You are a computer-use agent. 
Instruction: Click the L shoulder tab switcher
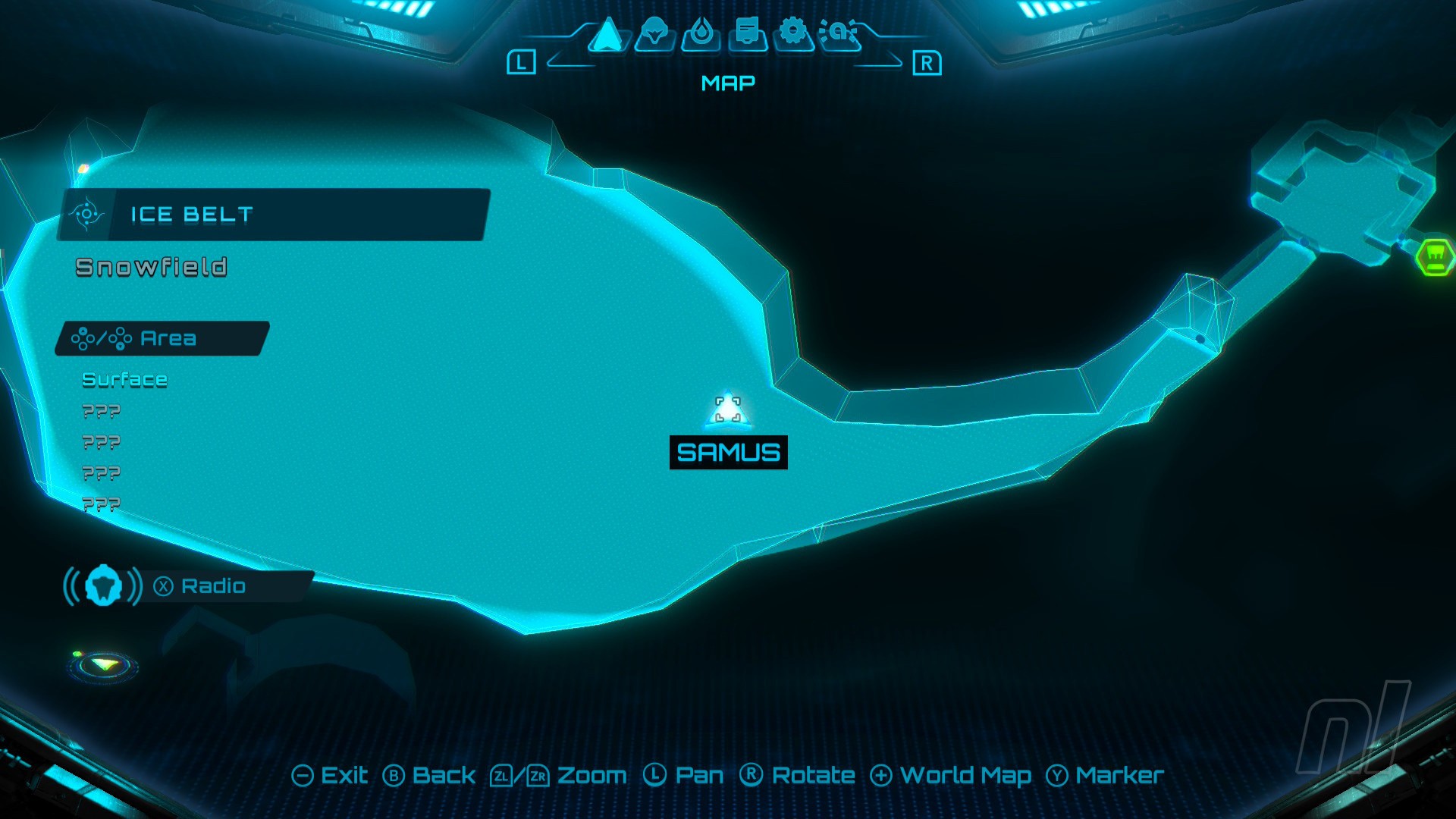[522, 62]
